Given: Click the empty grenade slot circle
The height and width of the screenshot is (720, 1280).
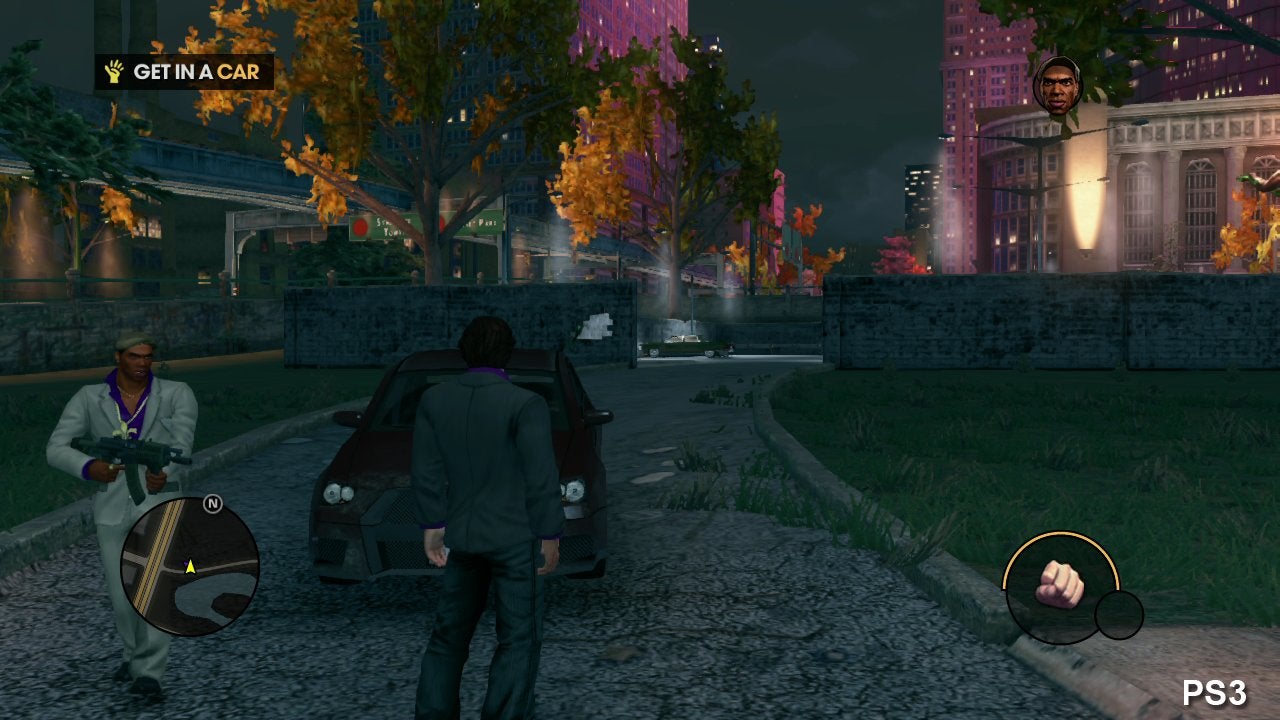Looking at the screenshot, I should click(1119, 615).
